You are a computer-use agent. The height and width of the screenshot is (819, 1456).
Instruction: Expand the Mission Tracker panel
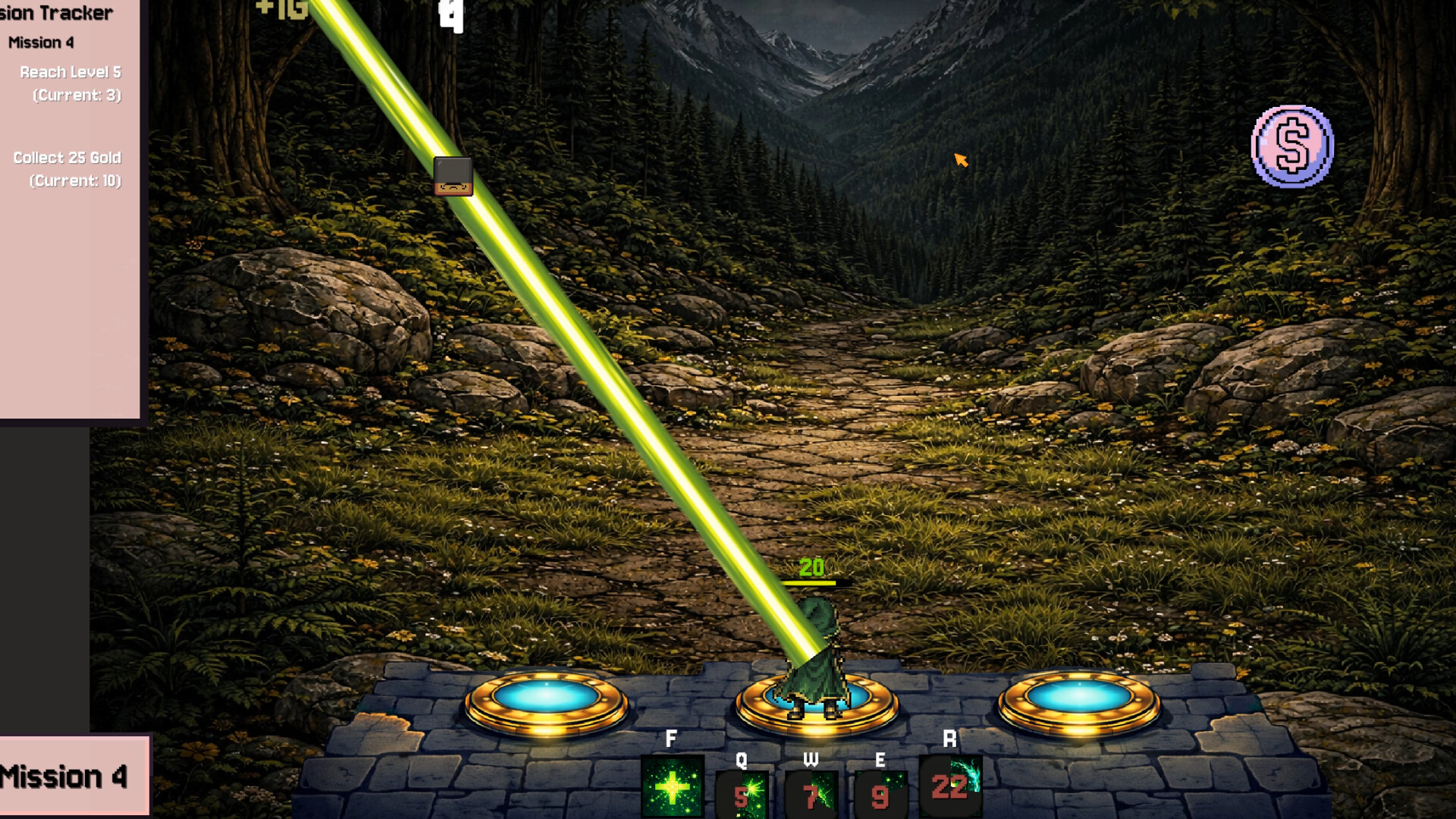(58, 13)
